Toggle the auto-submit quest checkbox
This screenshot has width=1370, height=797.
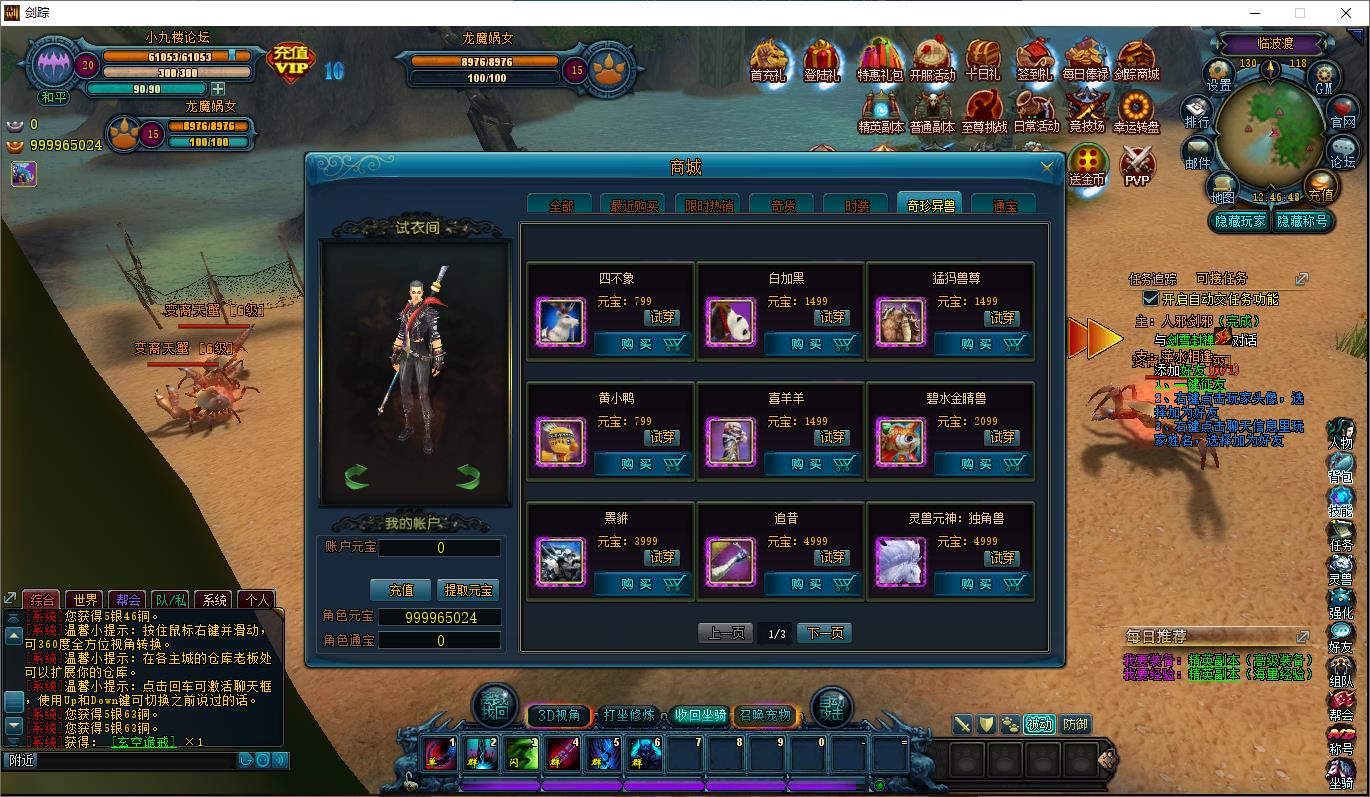click(1150, 299)
